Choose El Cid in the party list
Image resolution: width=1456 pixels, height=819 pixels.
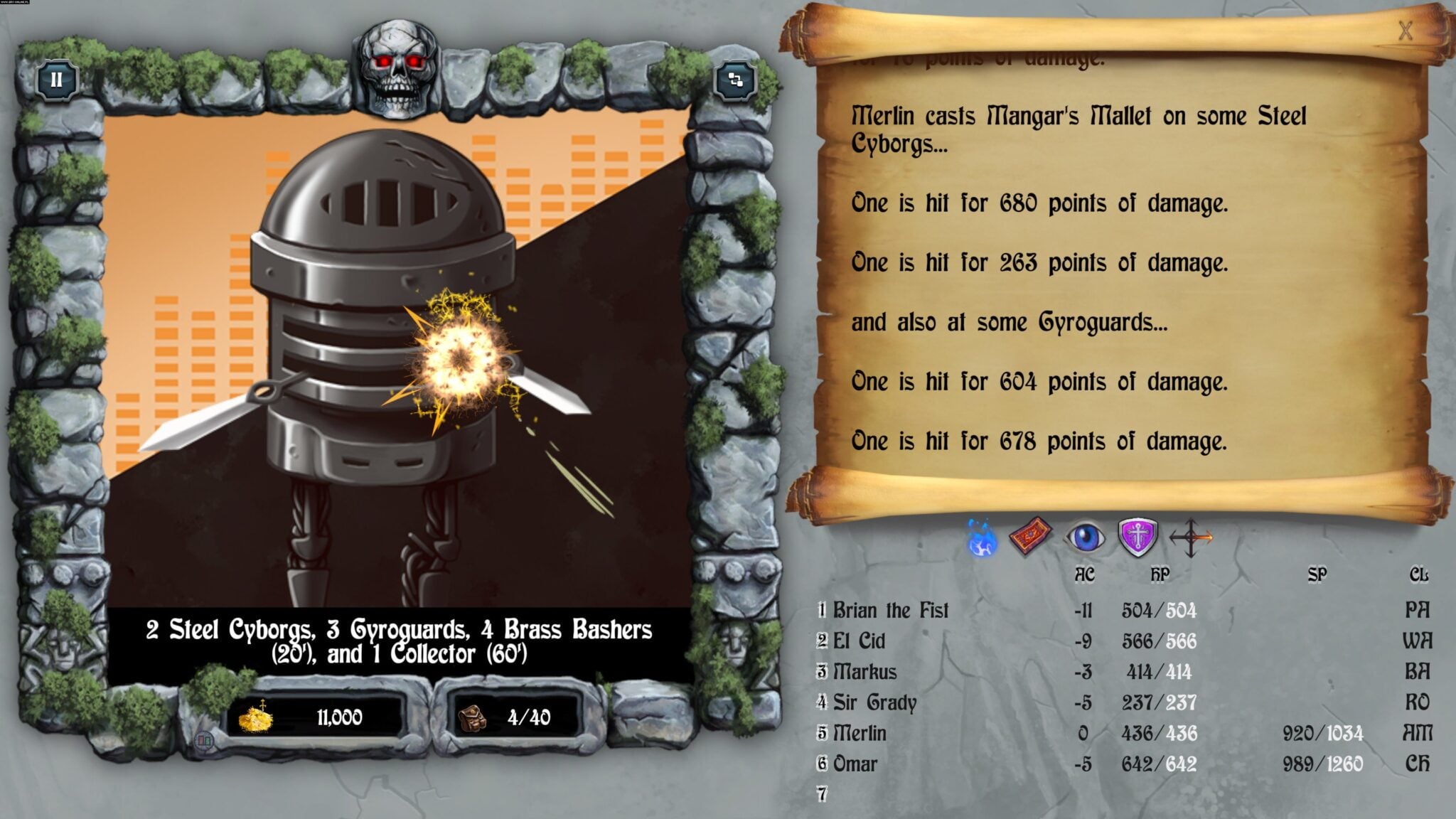[x=859, y=641]
